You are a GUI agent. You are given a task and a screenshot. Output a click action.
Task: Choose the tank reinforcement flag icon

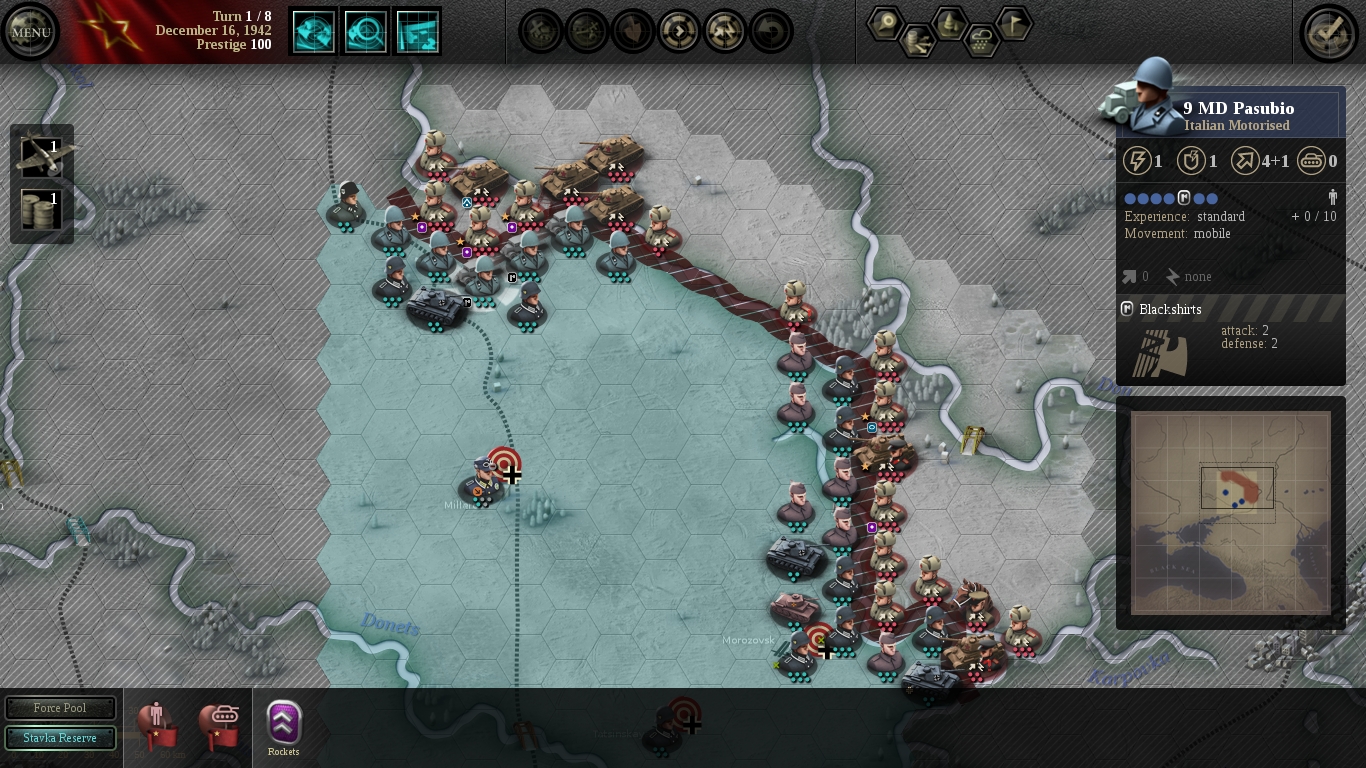219,724
